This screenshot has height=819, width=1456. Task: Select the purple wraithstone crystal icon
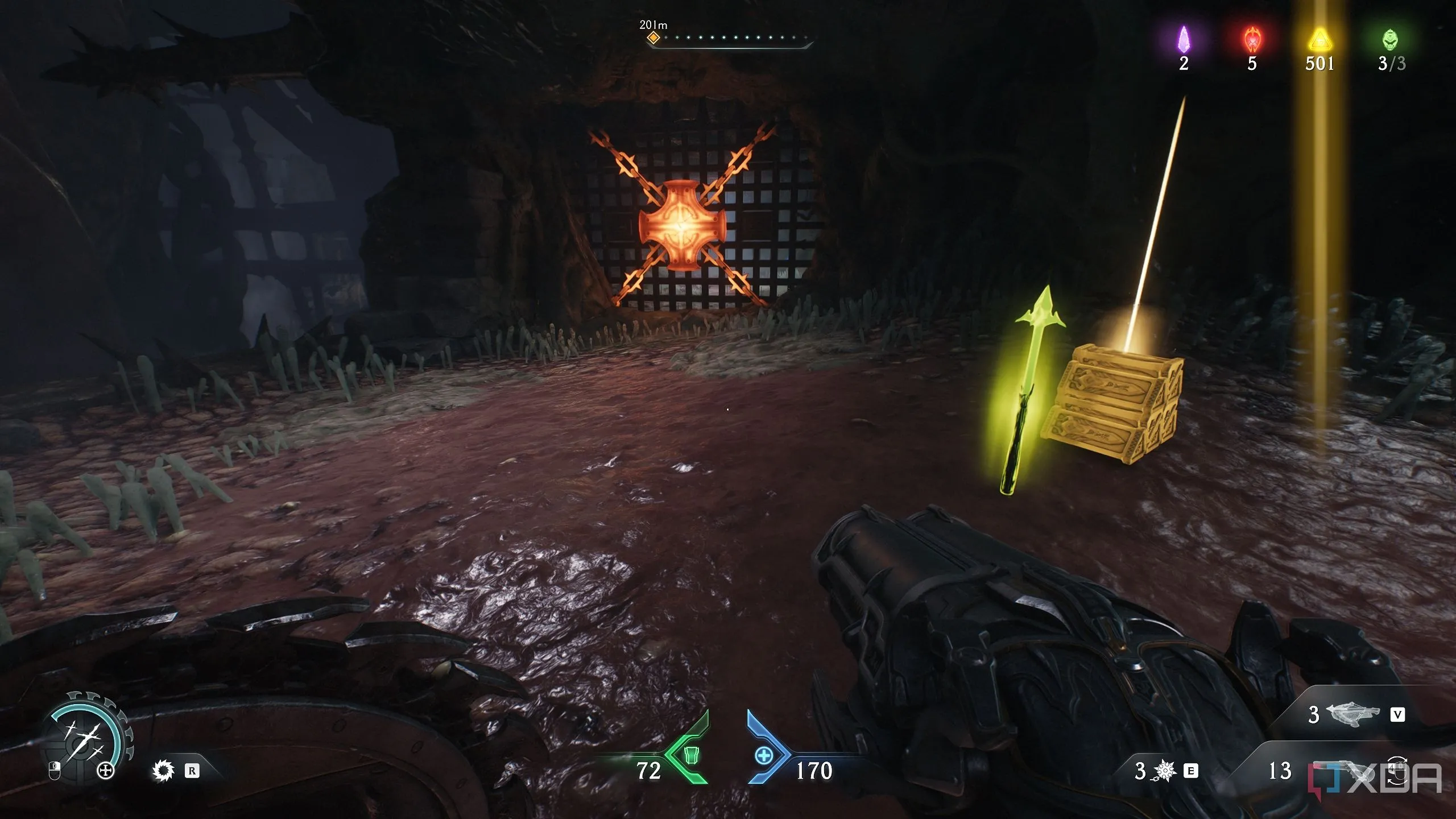(x=1184, y=40)
